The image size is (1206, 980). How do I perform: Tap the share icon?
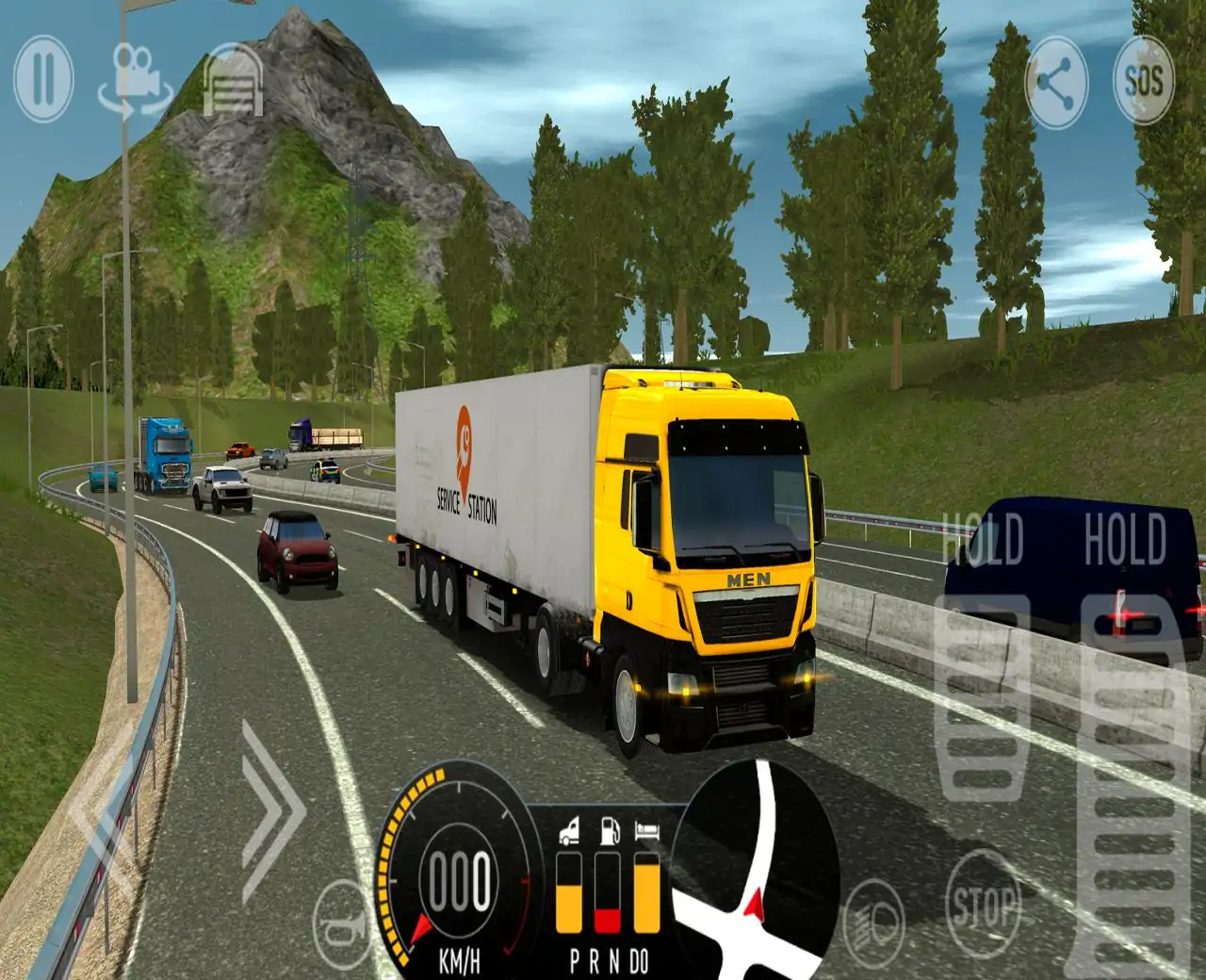pos(1057,82)
